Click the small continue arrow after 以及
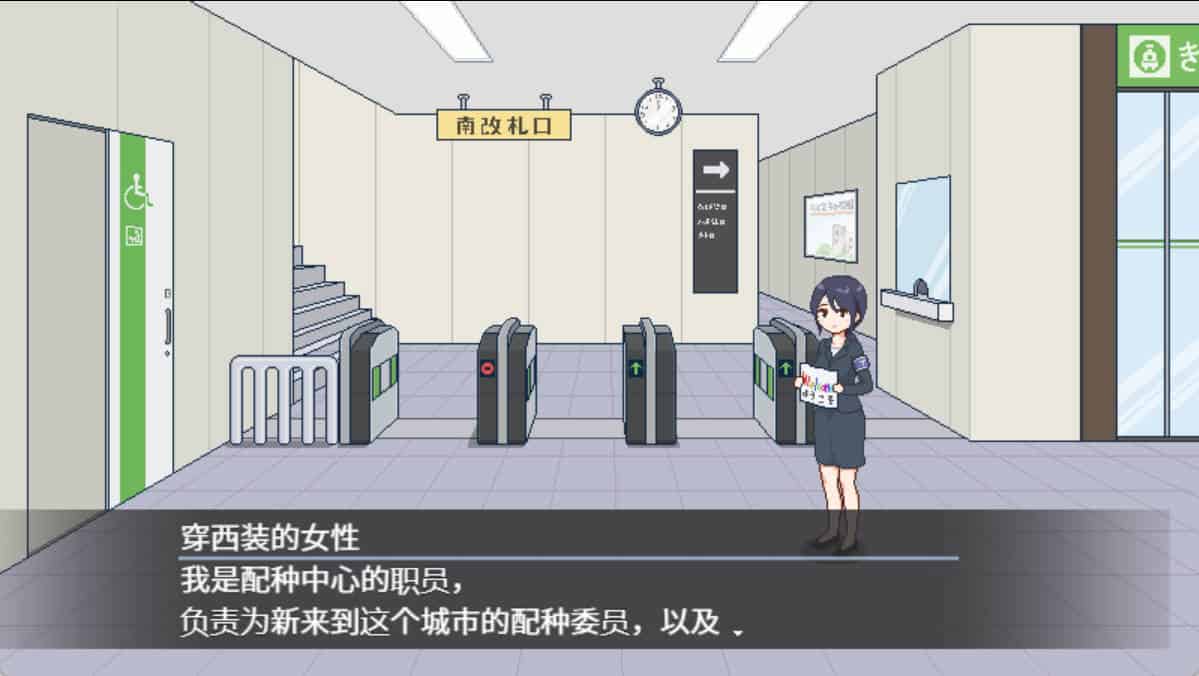Image resolution: width=1199 pixels, height=676 pixels. 738,632
